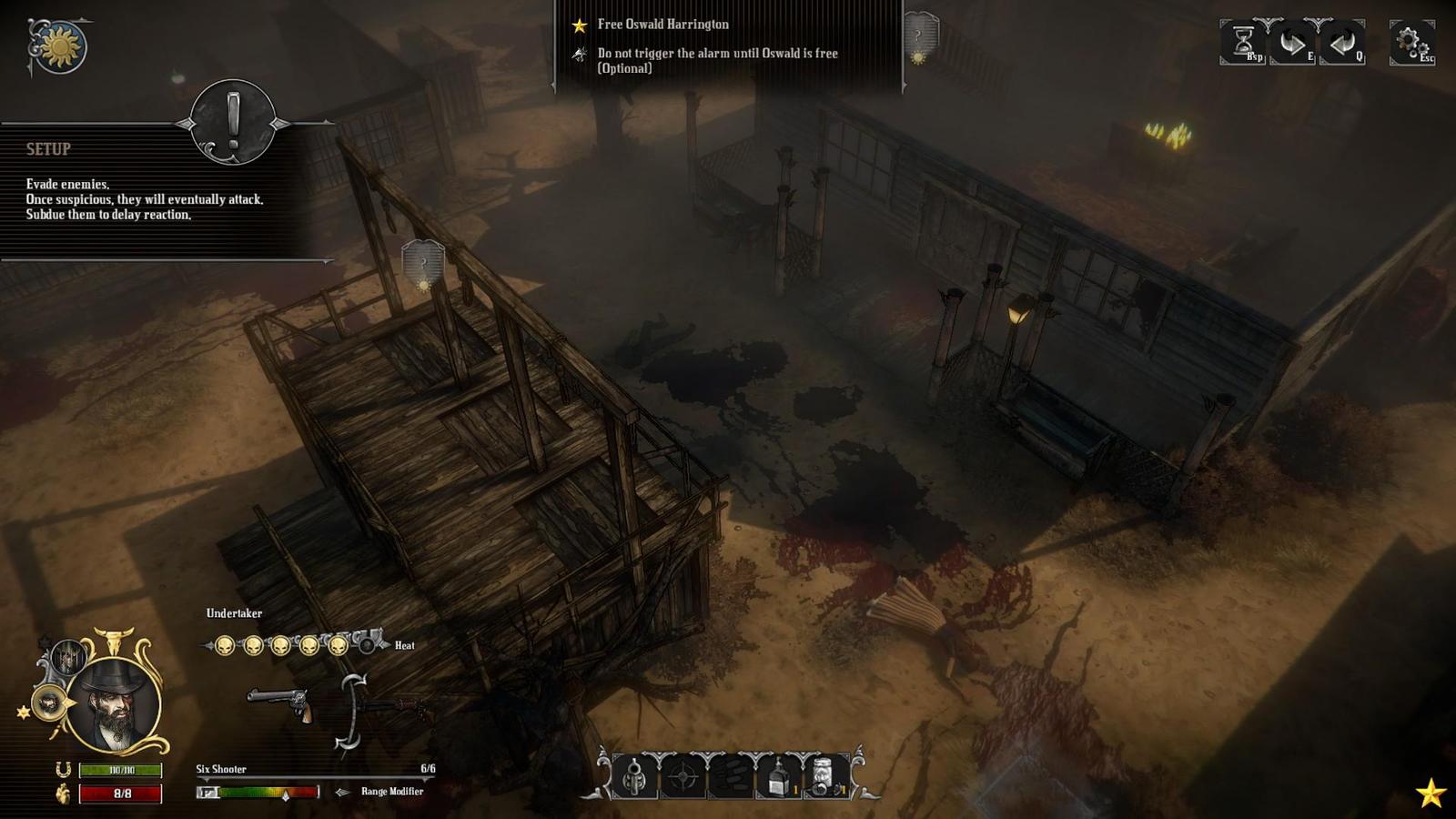Equip the Six Shooter revolver
1456x819 pixels.
click(280, 703)
